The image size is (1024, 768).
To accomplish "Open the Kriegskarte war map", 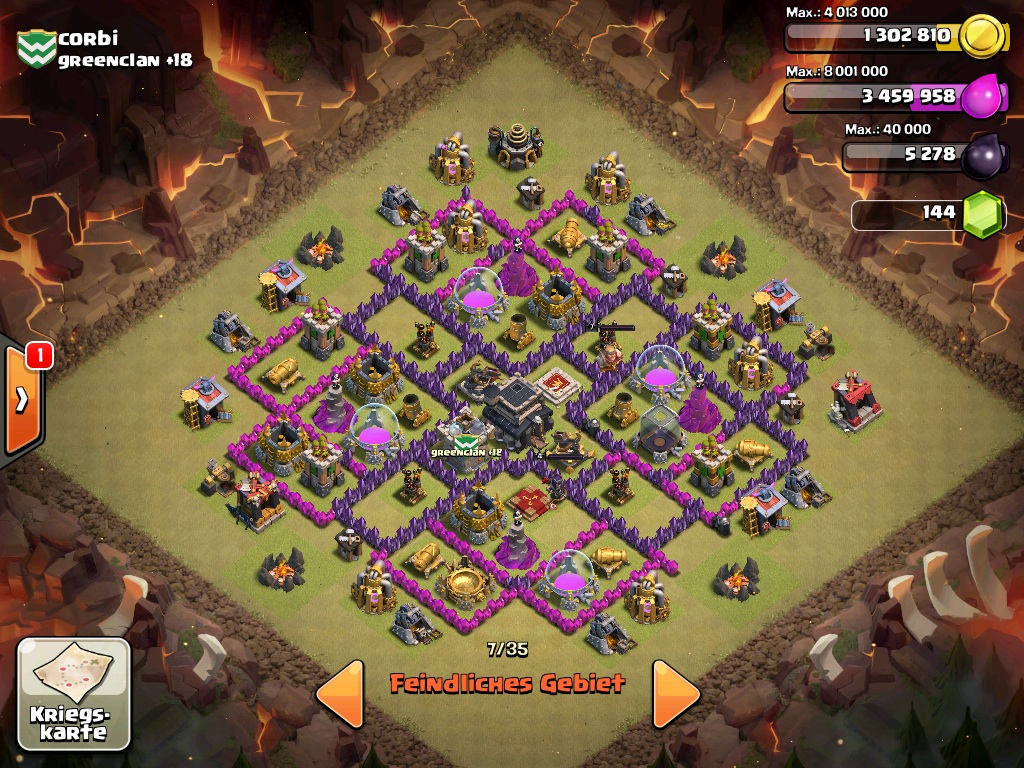I will 74,693.
